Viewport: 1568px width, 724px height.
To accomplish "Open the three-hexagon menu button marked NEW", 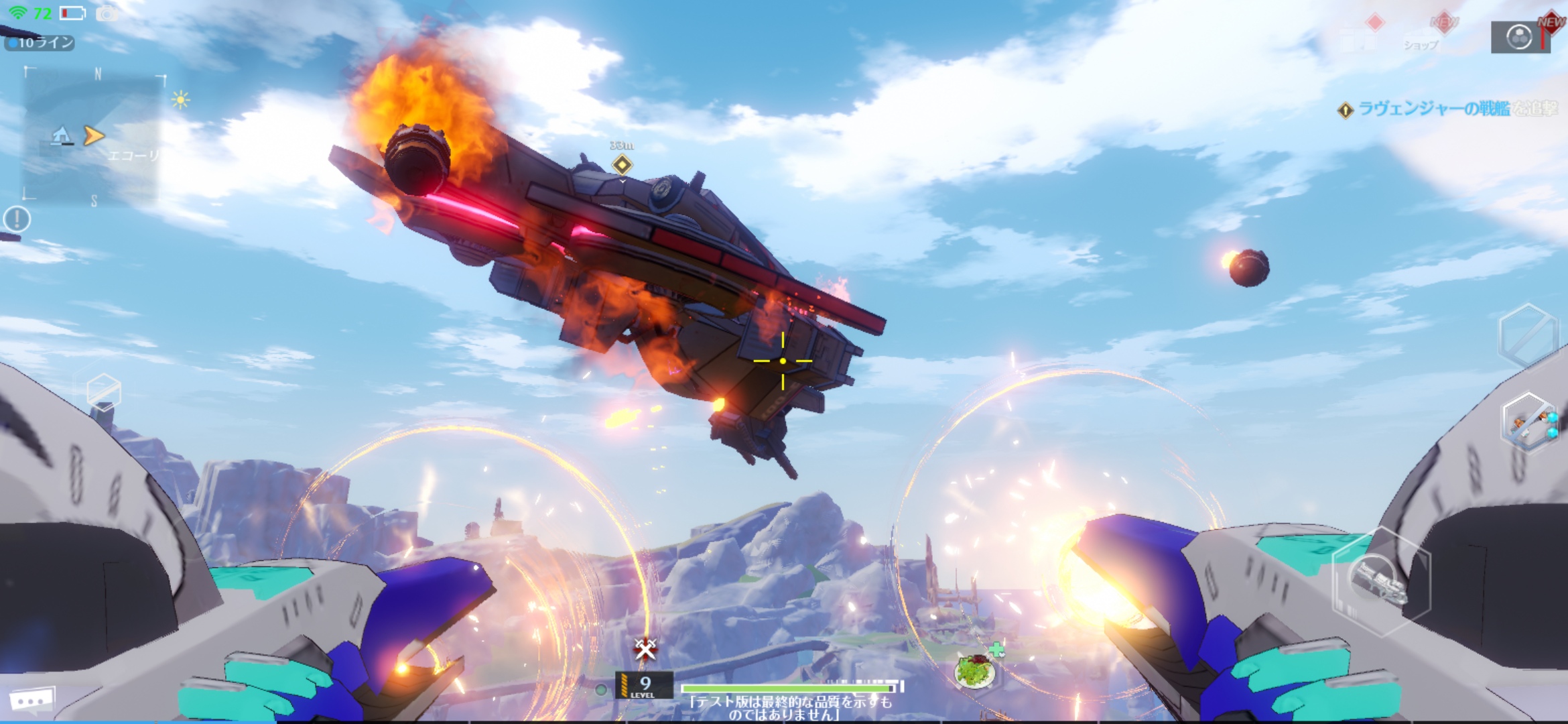I will tap(1520, 37).
